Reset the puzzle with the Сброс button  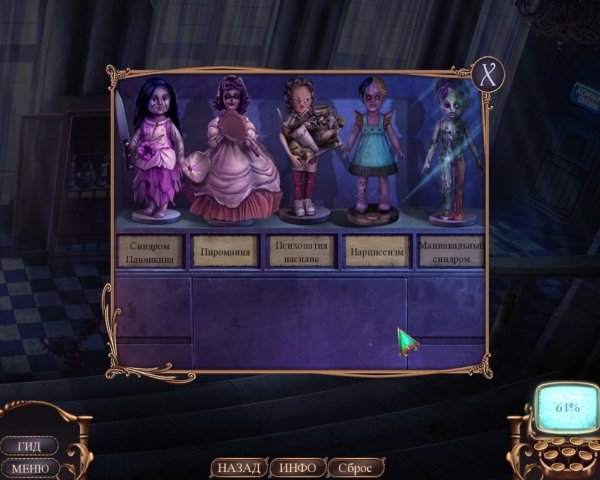(355, 467)
